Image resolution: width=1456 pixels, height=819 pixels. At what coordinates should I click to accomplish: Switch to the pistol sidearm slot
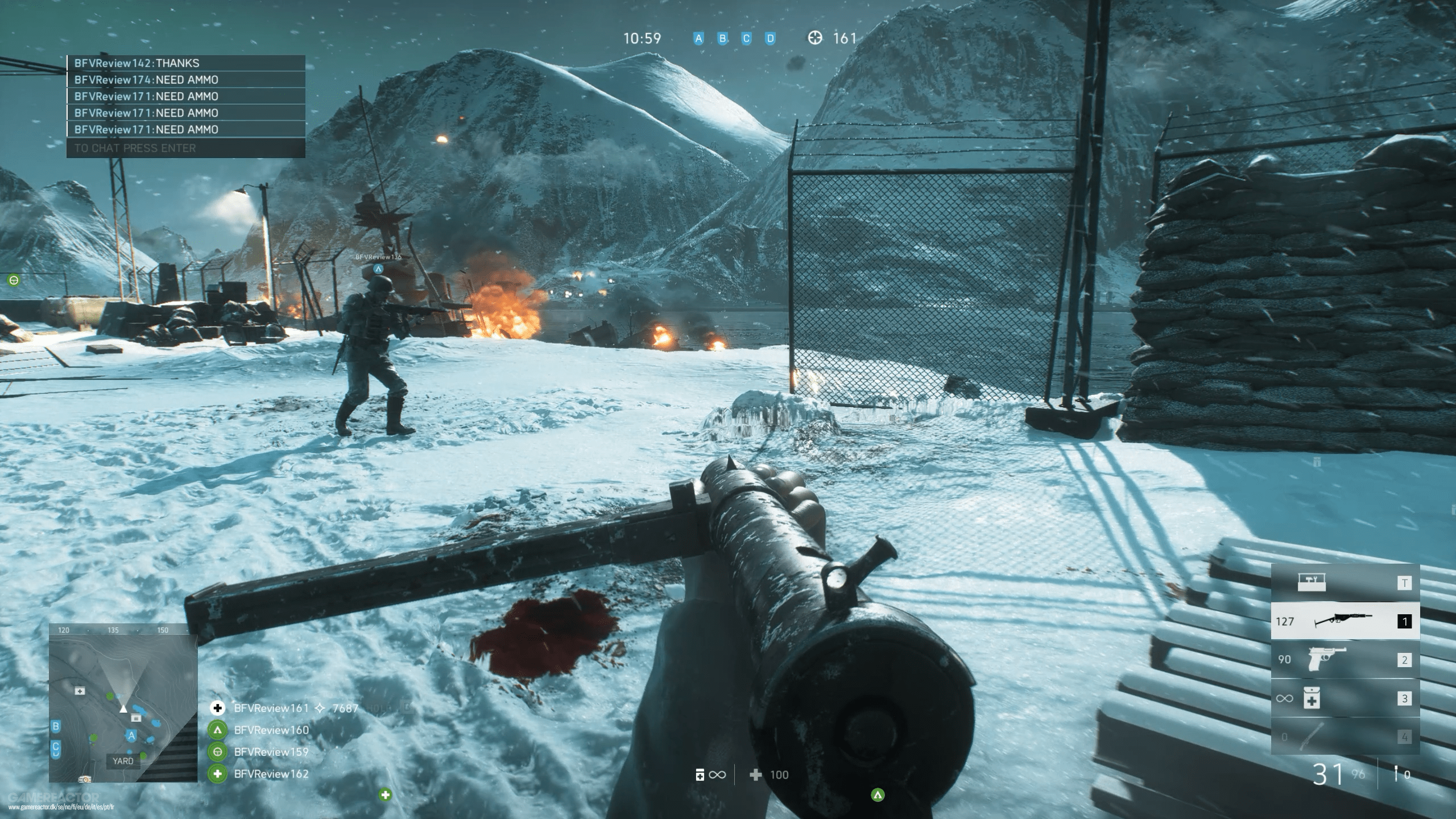click(1345, 660)
